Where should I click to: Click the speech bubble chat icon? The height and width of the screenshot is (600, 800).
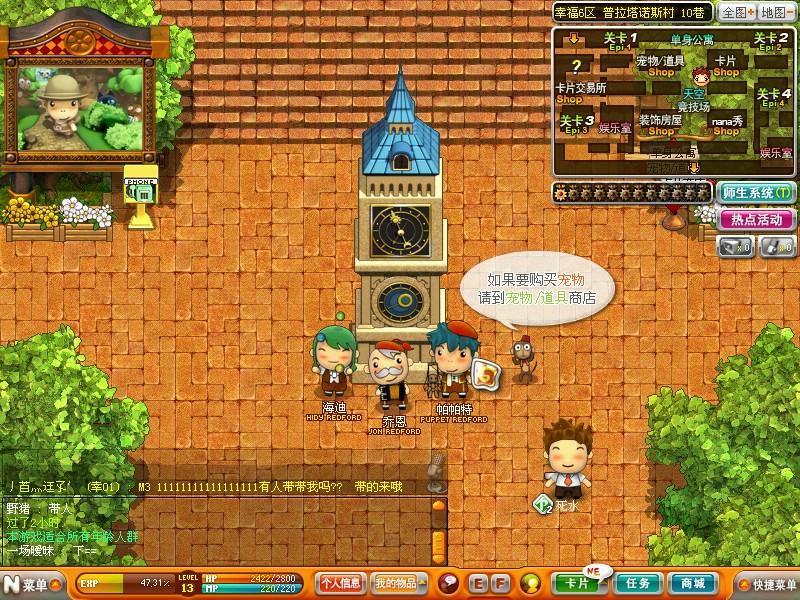coord(450,583)
